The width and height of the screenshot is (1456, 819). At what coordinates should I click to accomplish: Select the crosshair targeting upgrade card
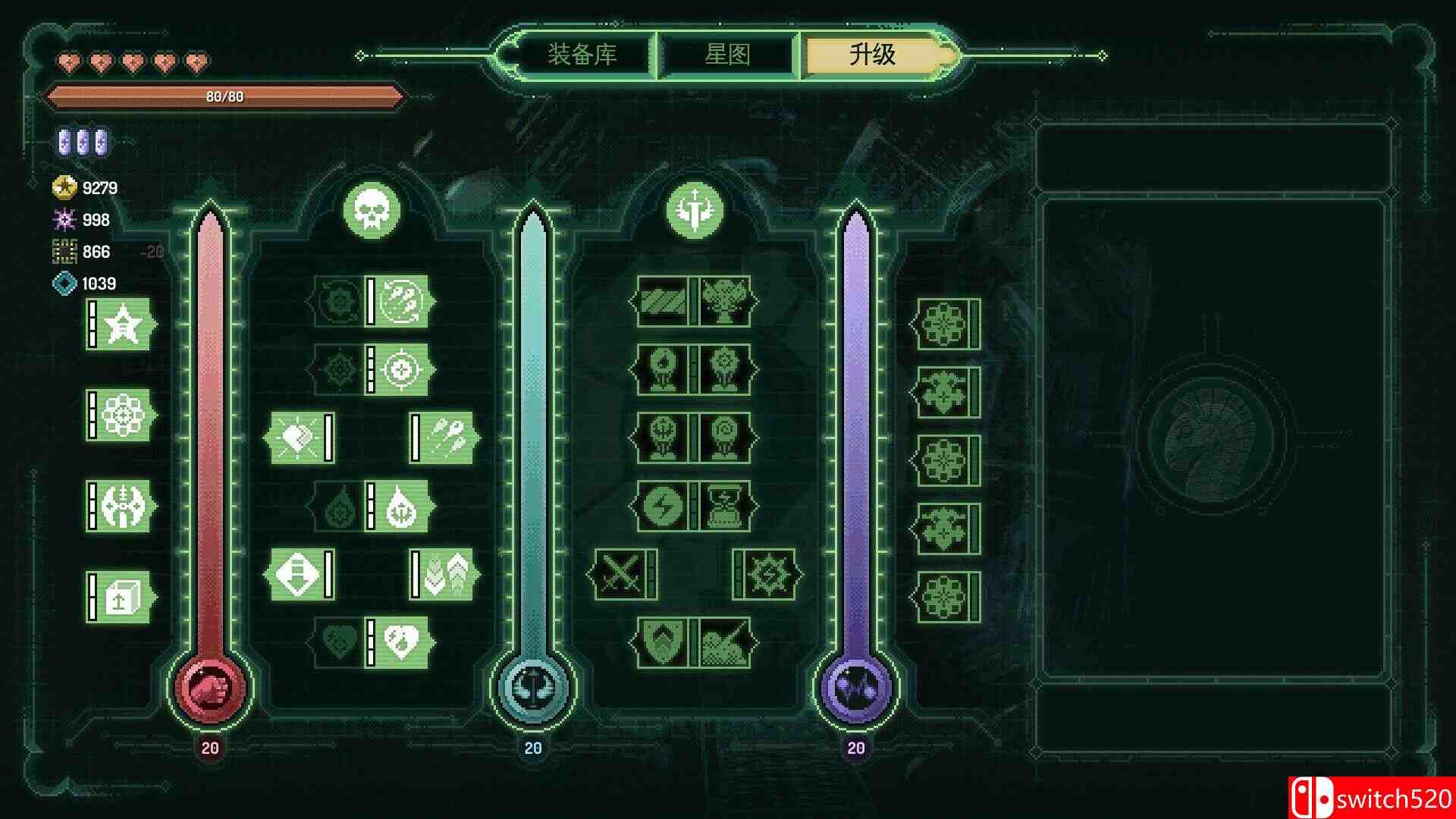coord(402,372)
